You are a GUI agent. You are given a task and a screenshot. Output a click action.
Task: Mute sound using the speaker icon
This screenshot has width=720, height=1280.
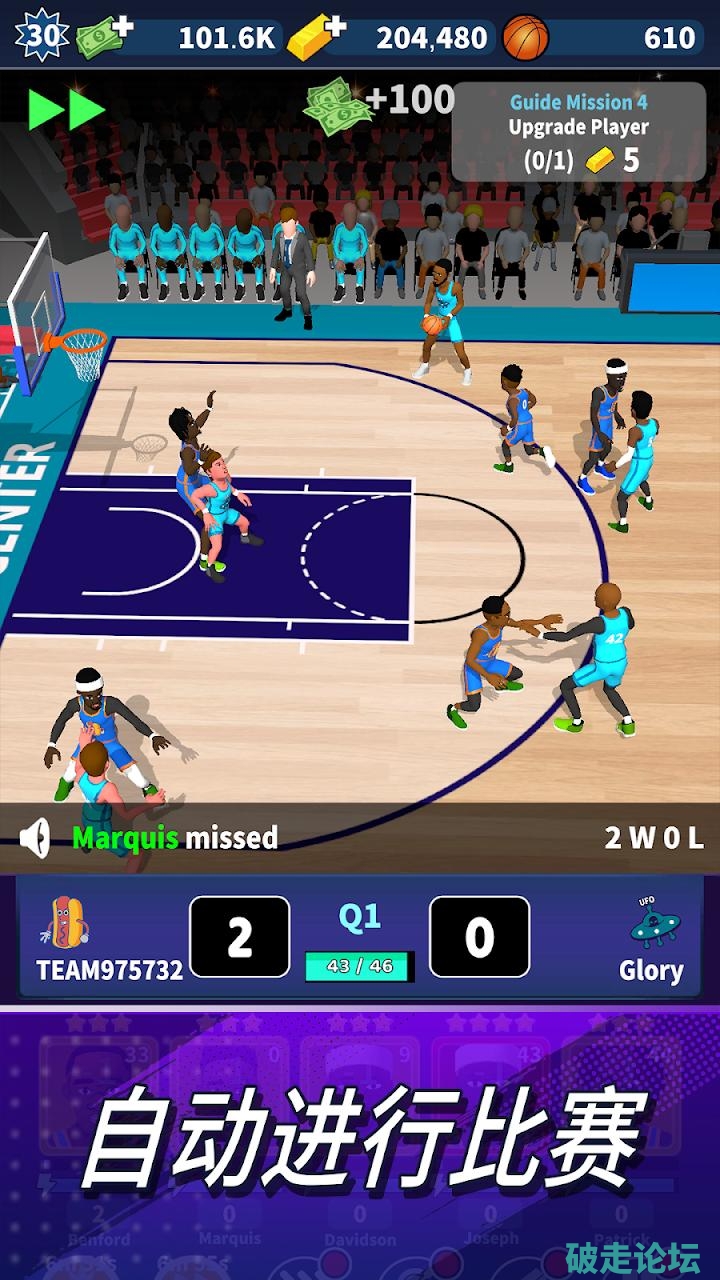pos(36,838)
